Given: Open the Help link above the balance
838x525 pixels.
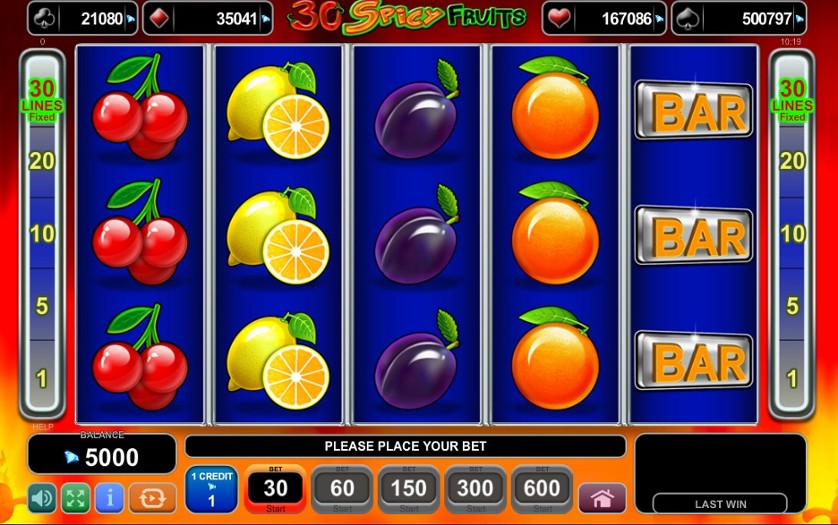Looking at the screenshot, I should click(x=42, y=426).
